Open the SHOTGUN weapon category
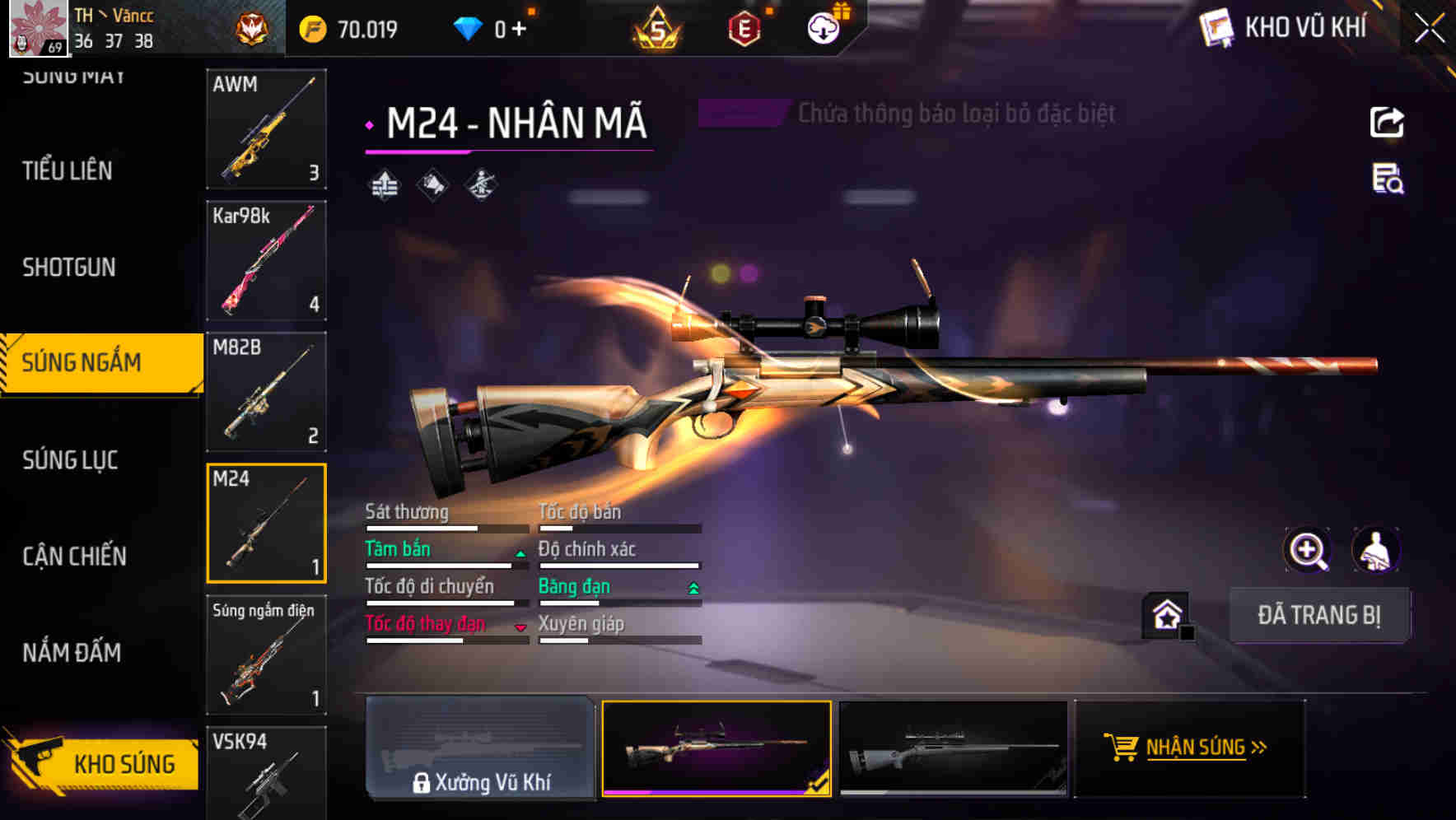Viewport: 1456px width, 820px height. [69, 268]
